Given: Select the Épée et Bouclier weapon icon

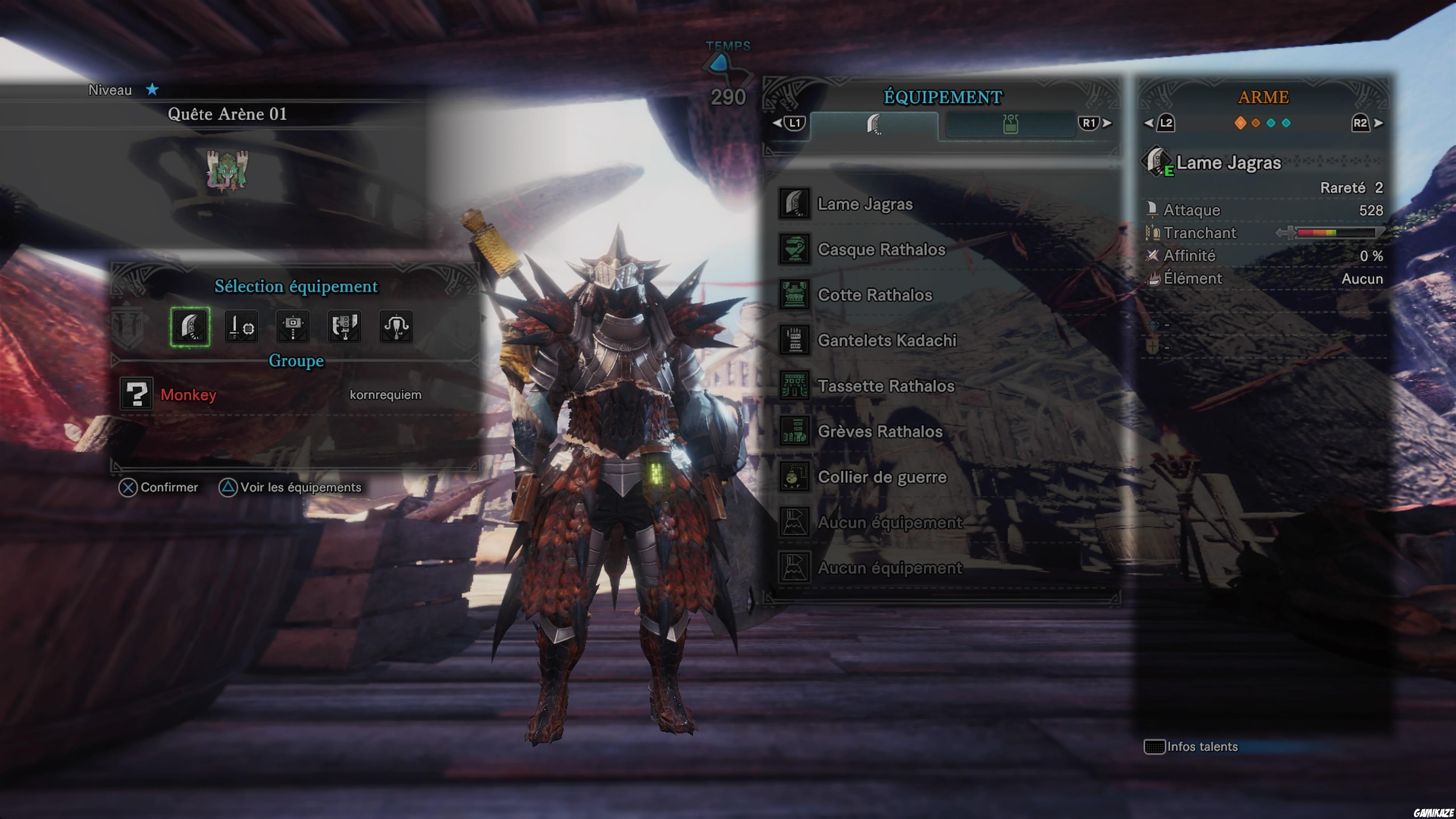Looking at the screenshot, I should (242, 327).
